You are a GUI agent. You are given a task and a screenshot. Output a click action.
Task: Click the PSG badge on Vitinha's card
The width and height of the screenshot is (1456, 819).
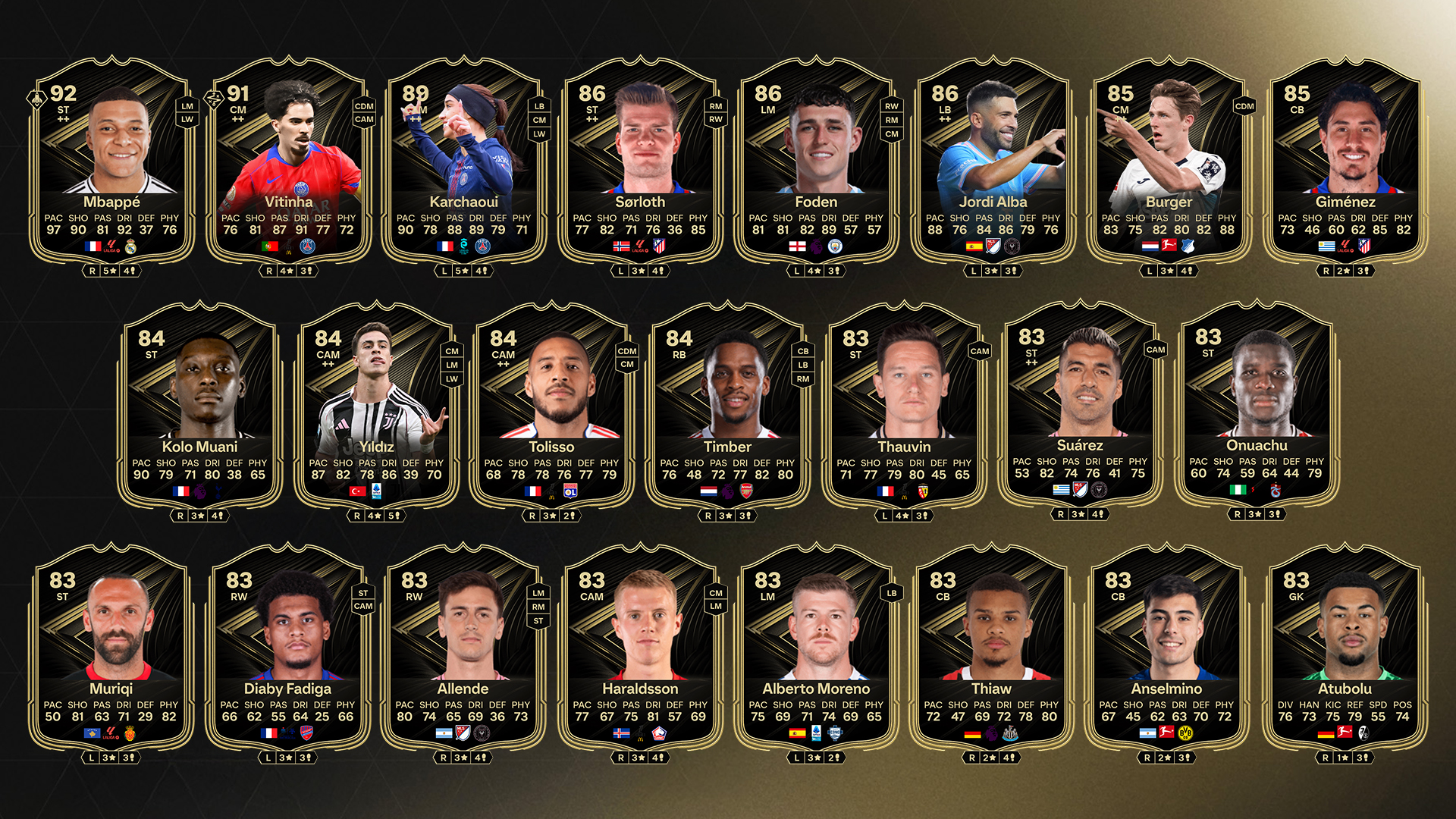click(308, 246)
